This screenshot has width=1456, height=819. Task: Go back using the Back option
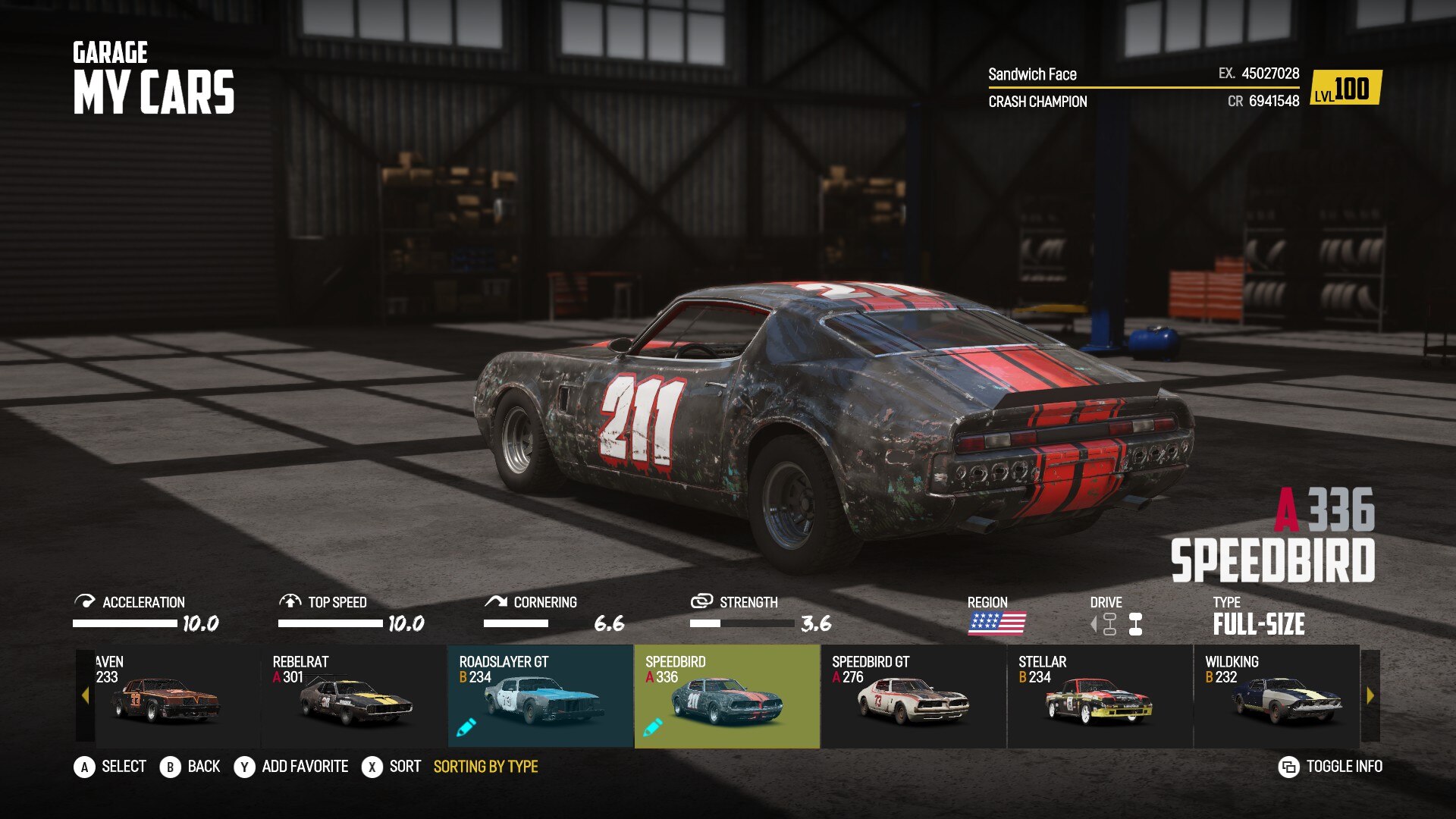[190, 767]
